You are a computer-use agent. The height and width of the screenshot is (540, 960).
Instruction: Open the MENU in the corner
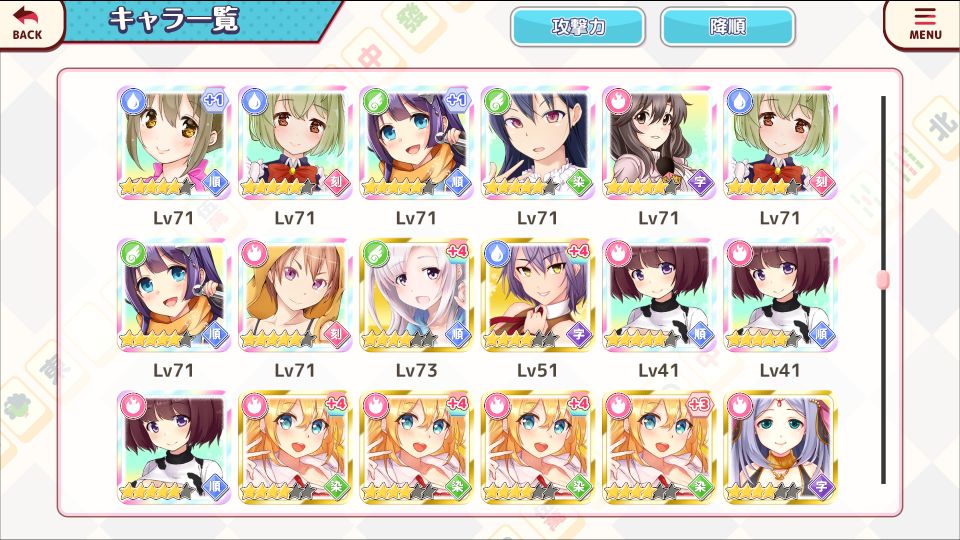point(925,24)
